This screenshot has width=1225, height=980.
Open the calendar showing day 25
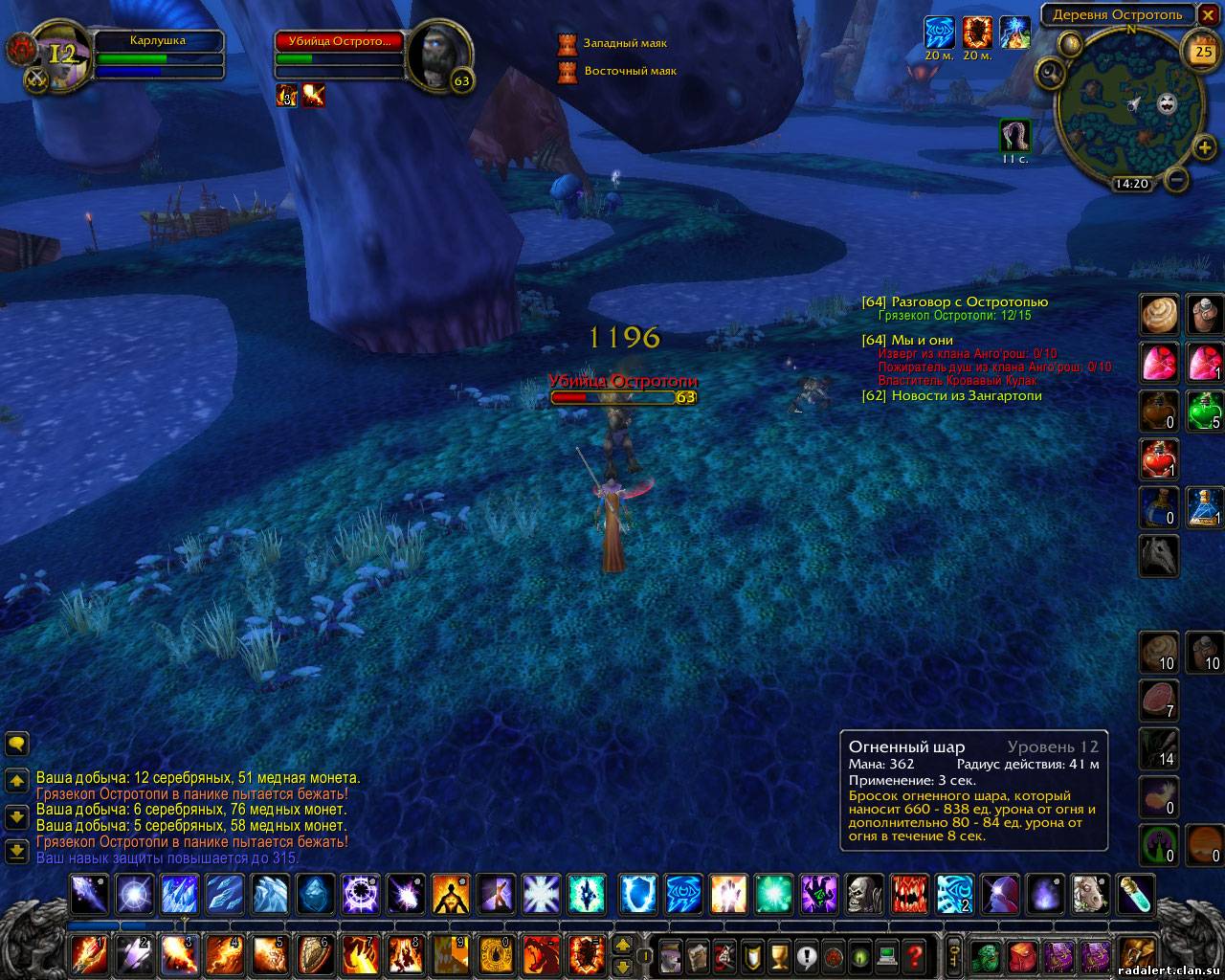[x=1203, y=51]
